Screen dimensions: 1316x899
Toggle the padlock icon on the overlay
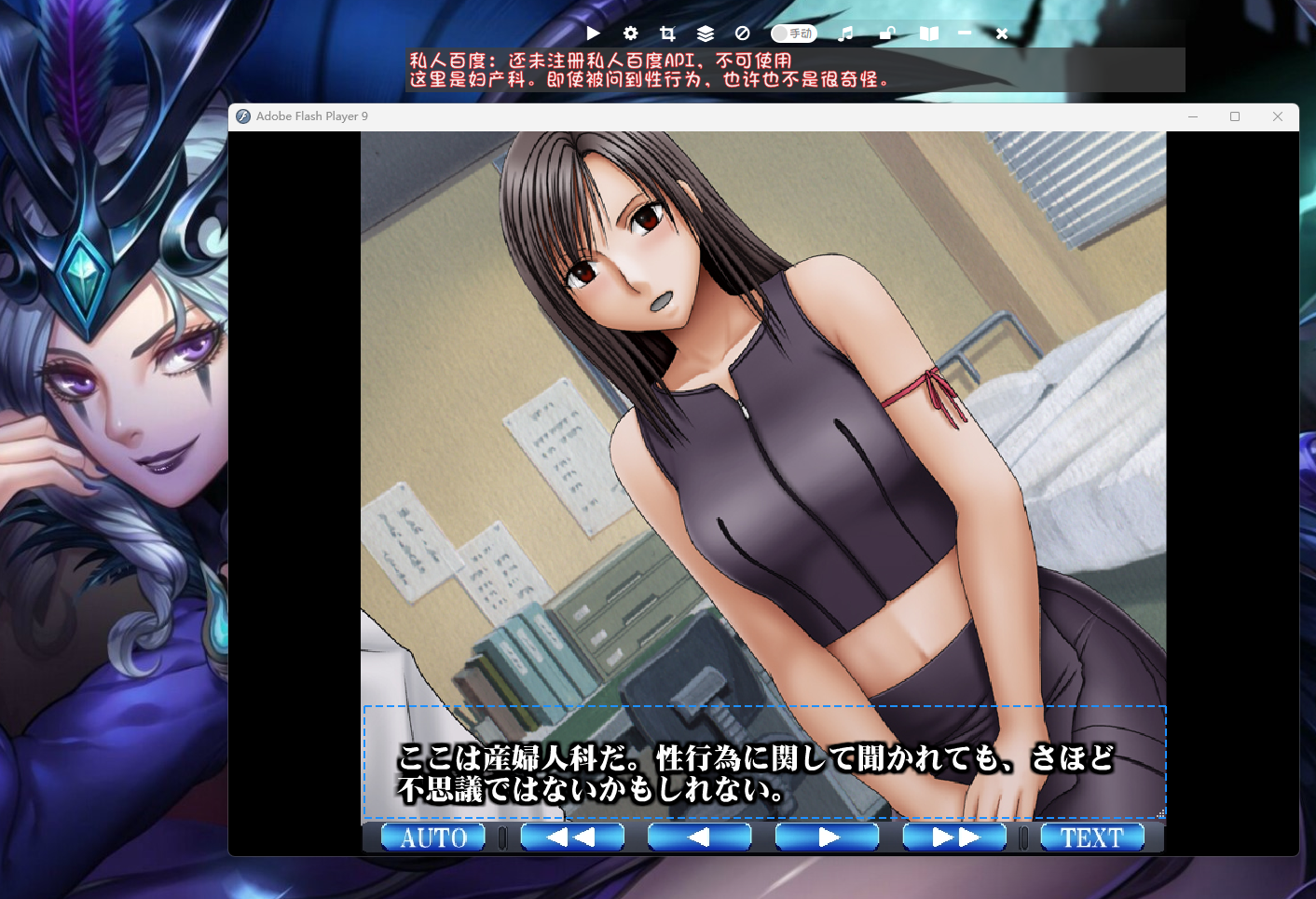(887, 34)
